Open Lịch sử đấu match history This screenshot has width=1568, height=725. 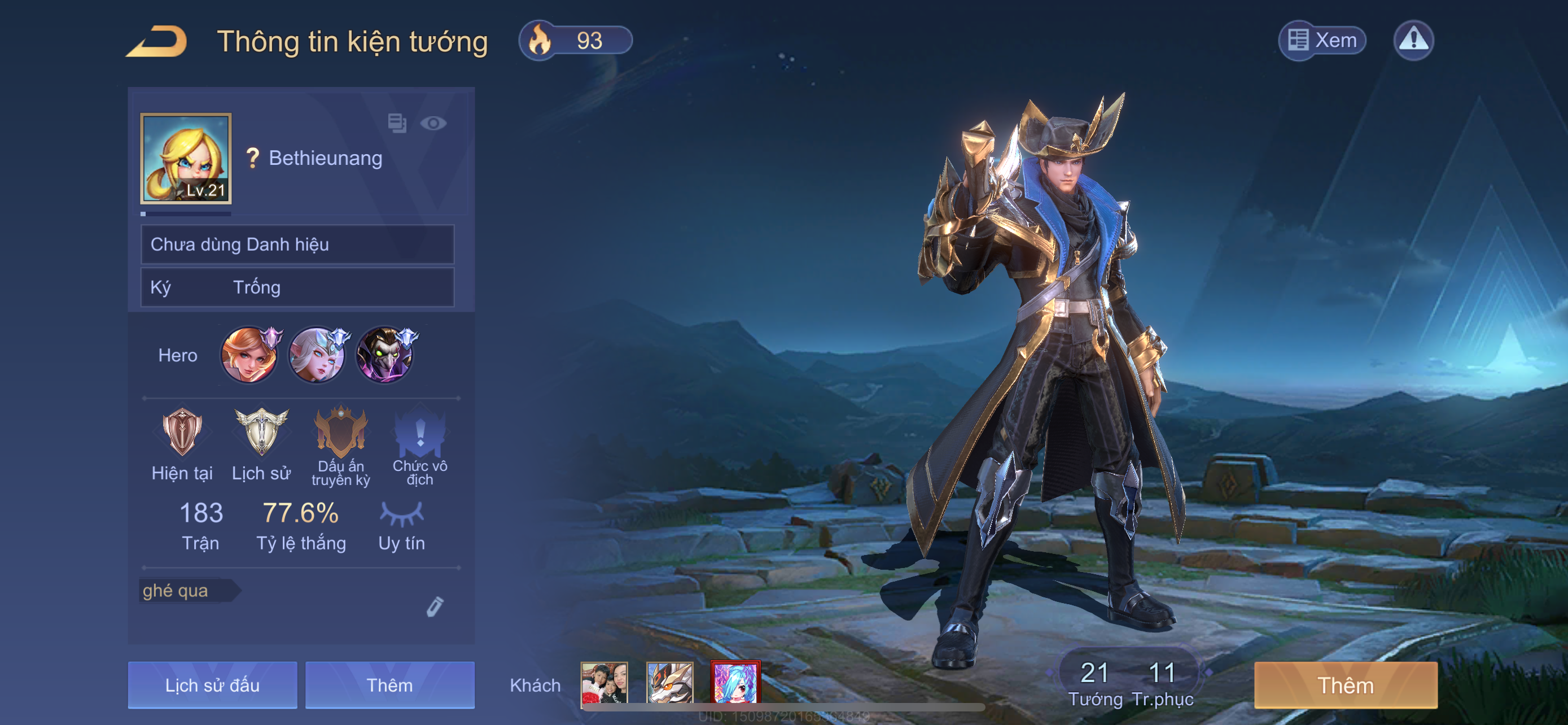pos(212,685)
